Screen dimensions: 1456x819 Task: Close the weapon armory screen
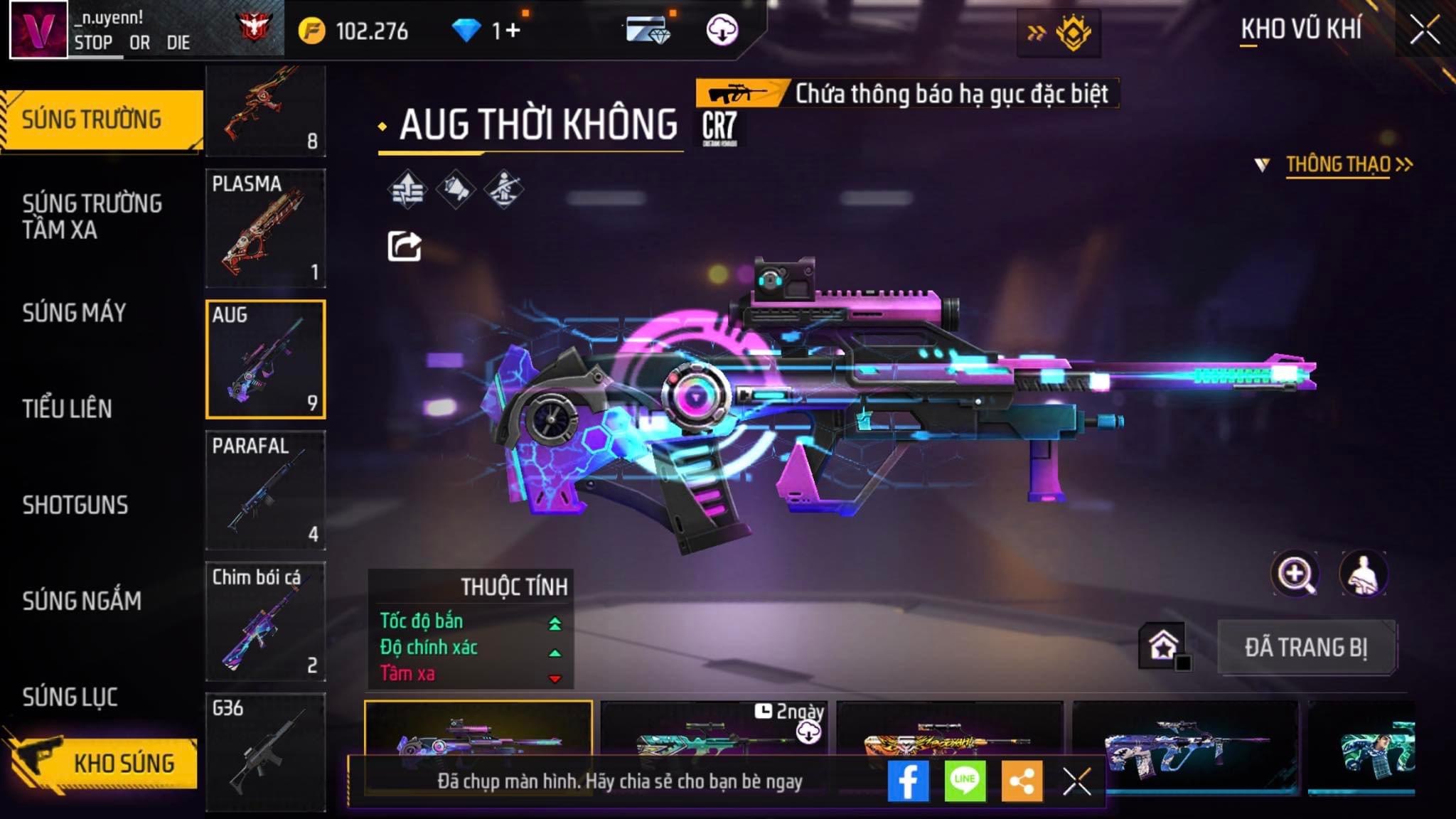pos(1424,30)
